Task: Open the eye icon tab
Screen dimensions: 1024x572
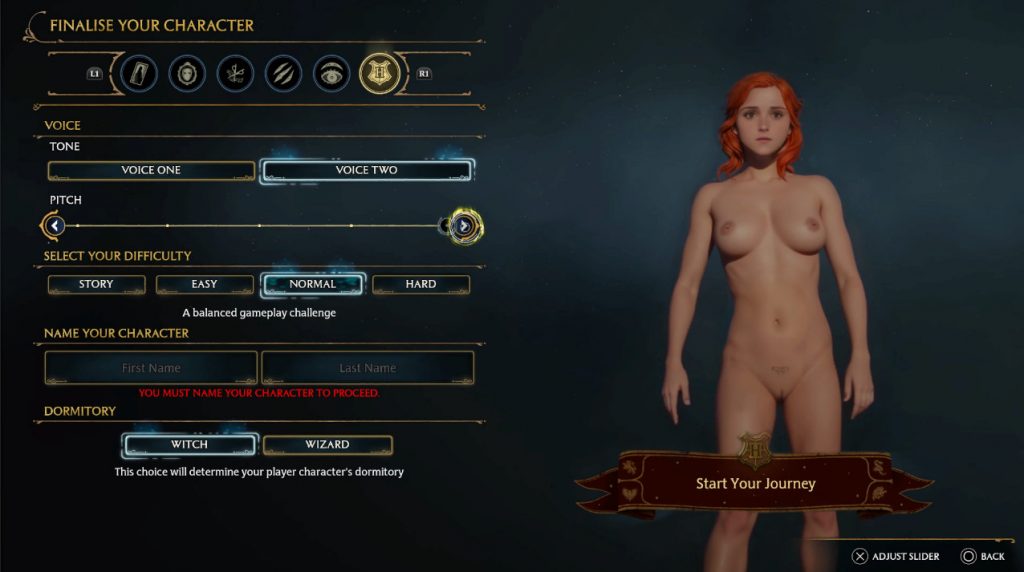Action: pos(331,73)
